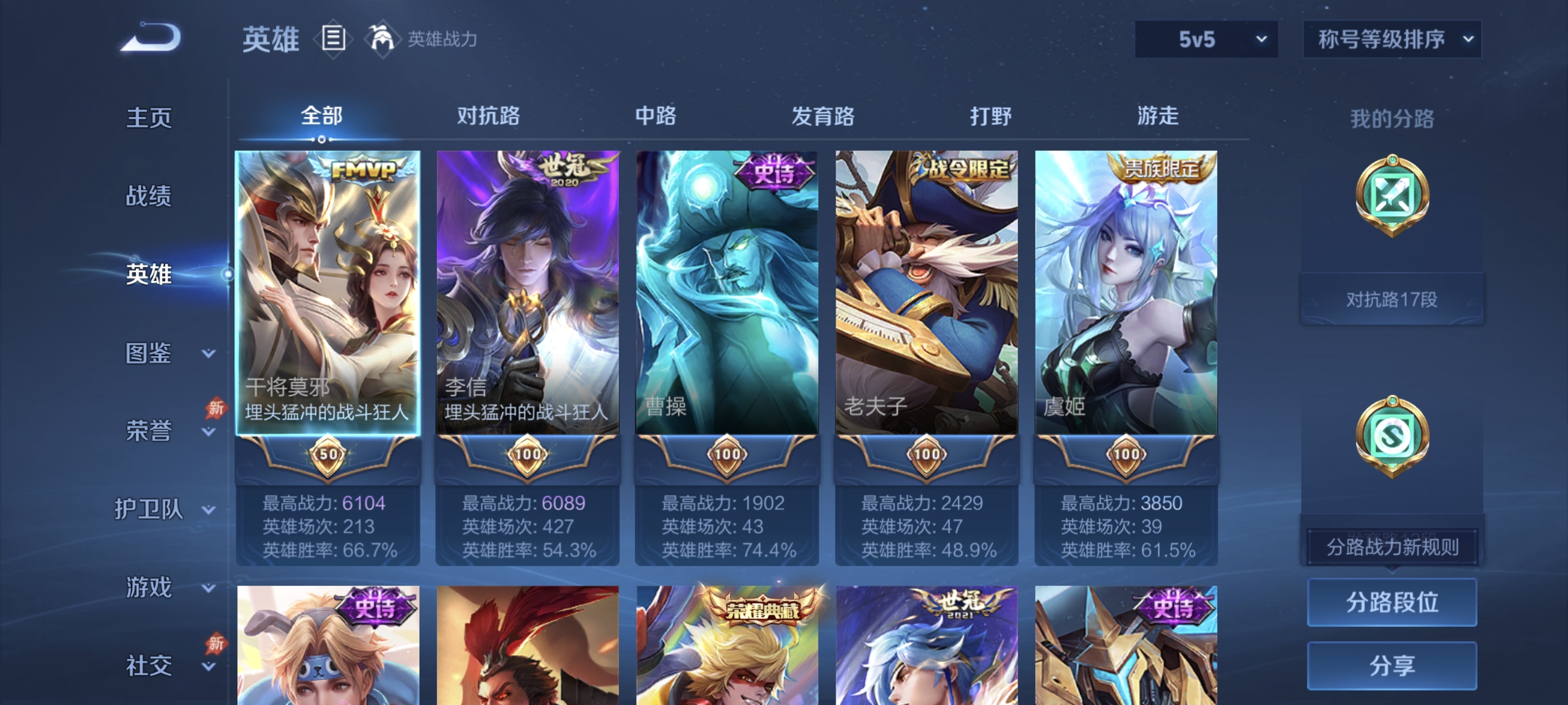Open 社交 from the sidebar
Viewport: 1568px width, 705px height.
[149, 666]
